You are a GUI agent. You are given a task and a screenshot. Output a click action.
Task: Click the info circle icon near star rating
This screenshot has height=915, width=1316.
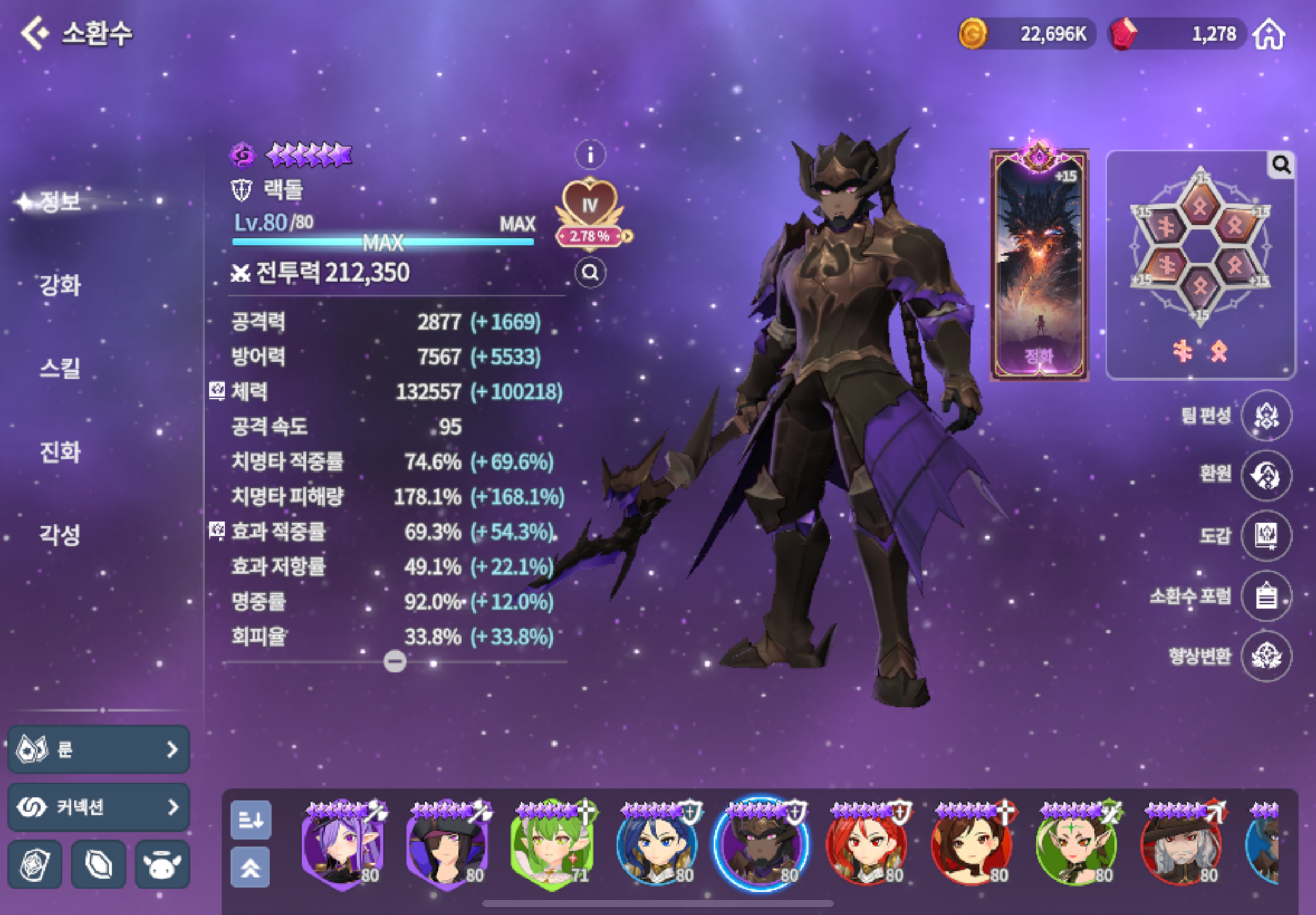(590, 154)
